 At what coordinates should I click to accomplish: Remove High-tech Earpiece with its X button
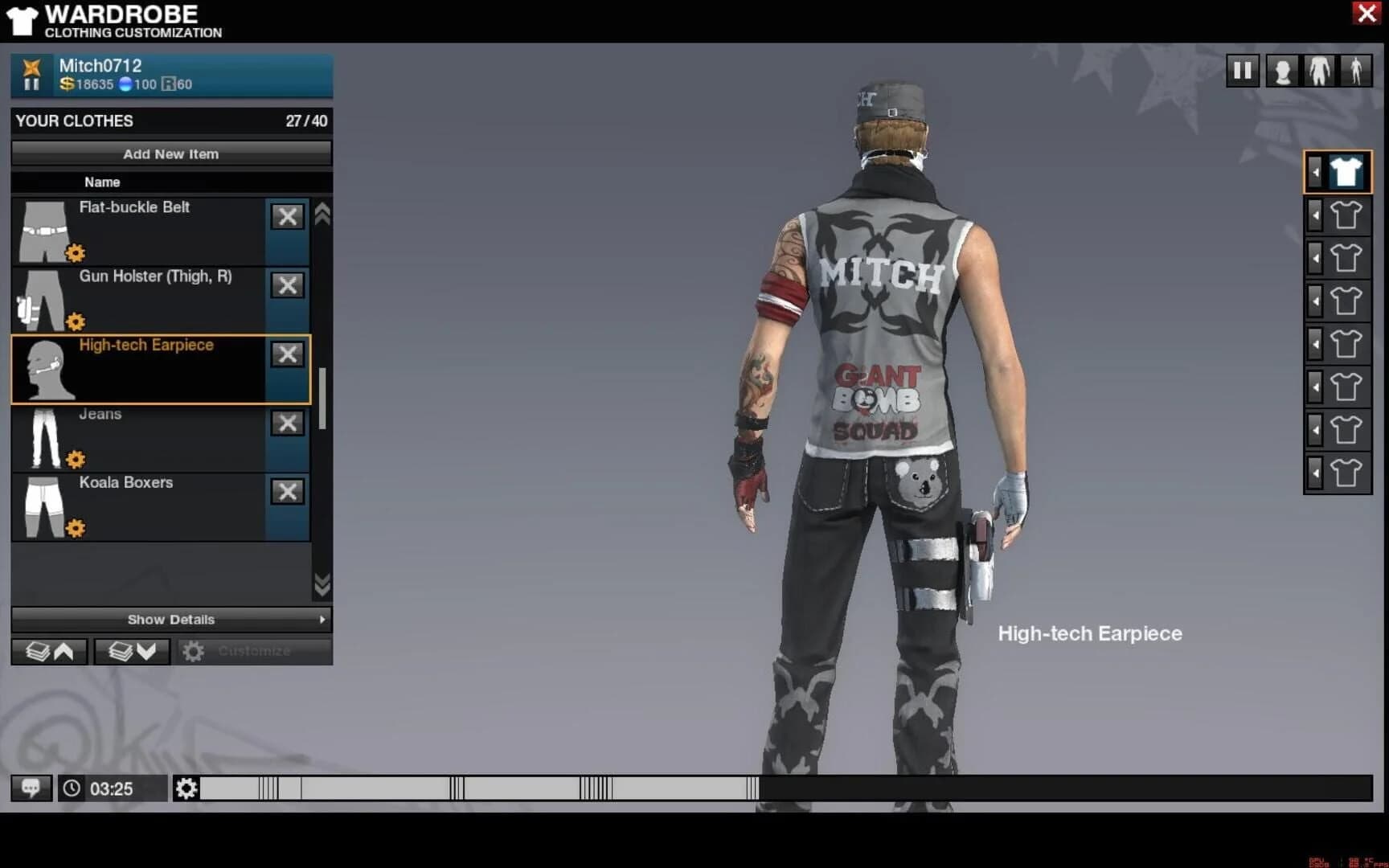coord(287,354)
